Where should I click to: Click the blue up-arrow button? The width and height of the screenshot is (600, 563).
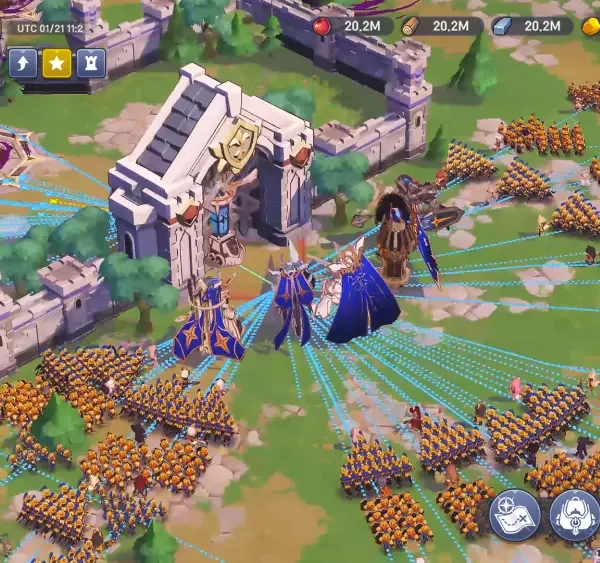(24, 64)
